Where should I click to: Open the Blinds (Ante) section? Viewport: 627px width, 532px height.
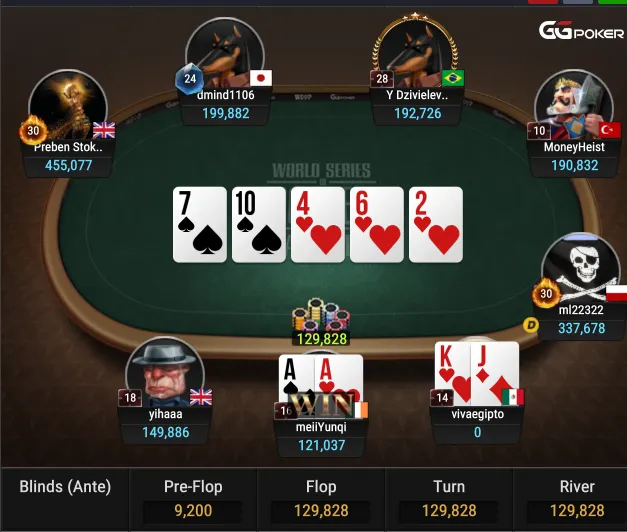click(x=65, y=488)
